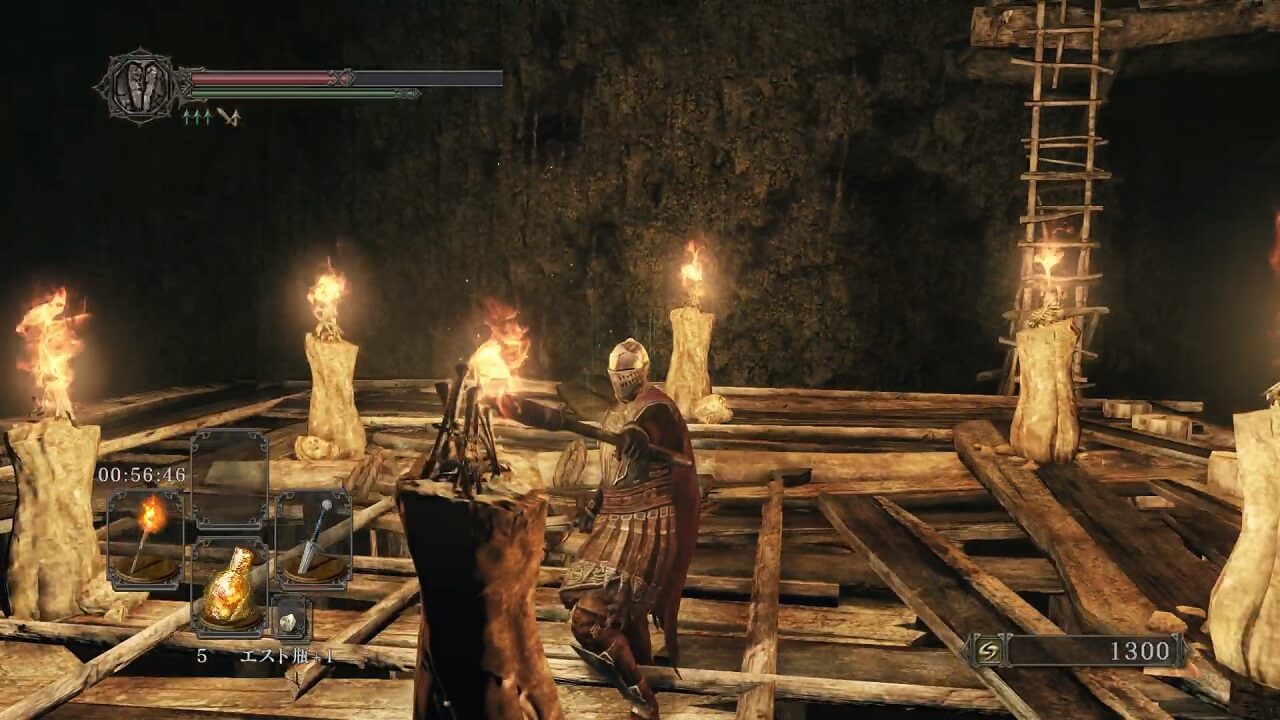Click the broken sword status icon
The height and width of the screenshot is (720, 1280).
coord(229,117)
